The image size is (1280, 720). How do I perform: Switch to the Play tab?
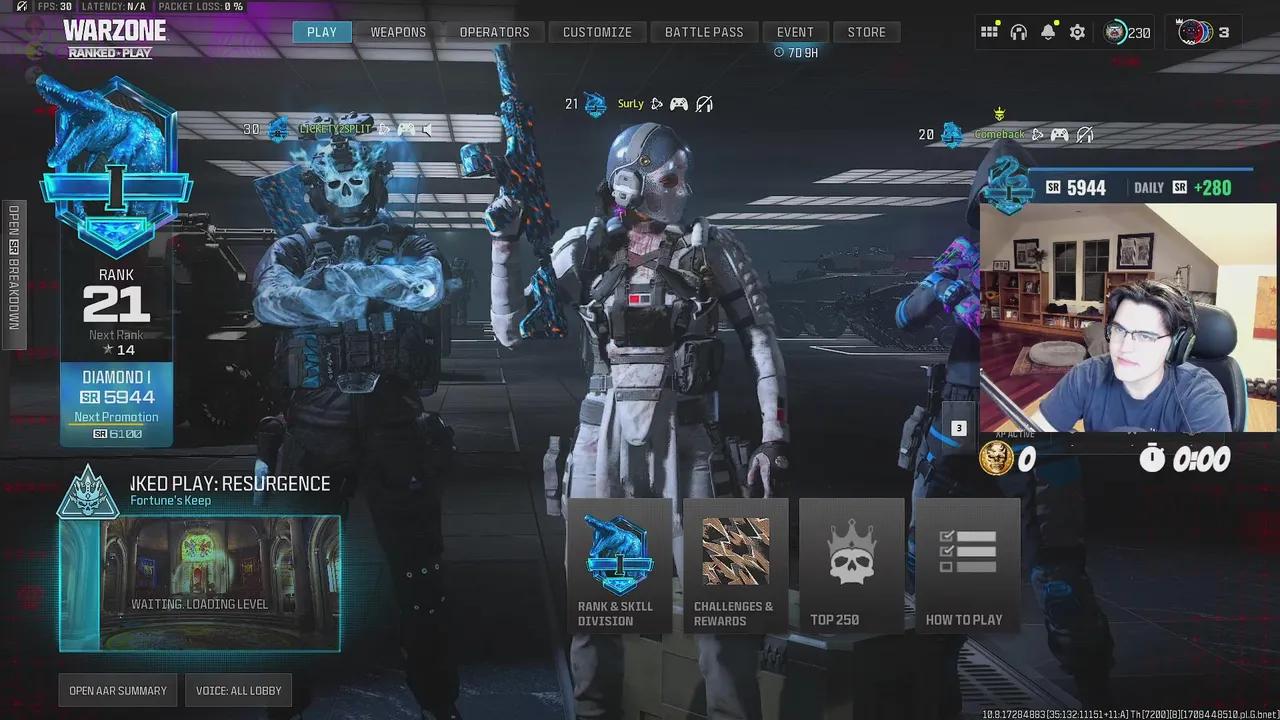[x=321, y=32]
